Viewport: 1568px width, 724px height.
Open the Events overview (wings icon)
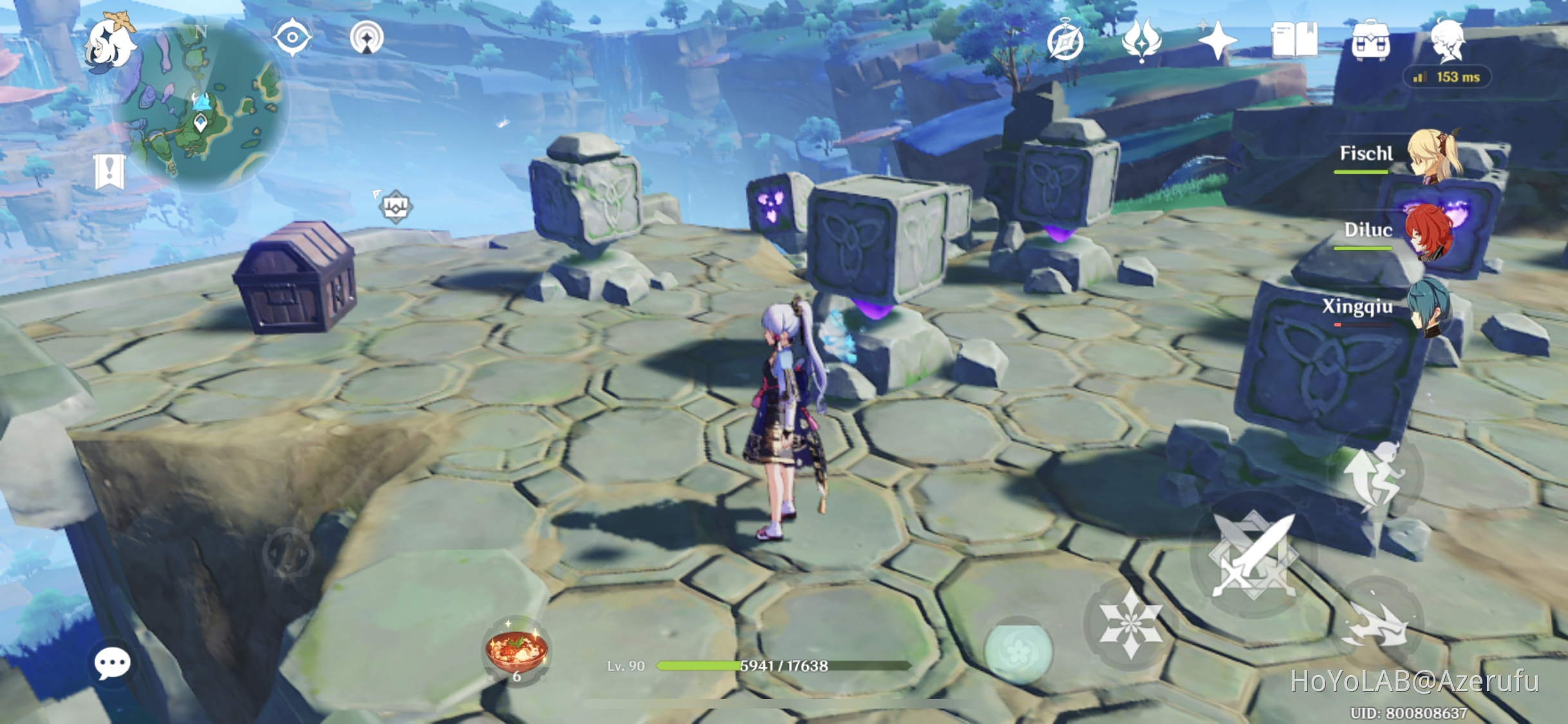click(x=1141, y=40)
